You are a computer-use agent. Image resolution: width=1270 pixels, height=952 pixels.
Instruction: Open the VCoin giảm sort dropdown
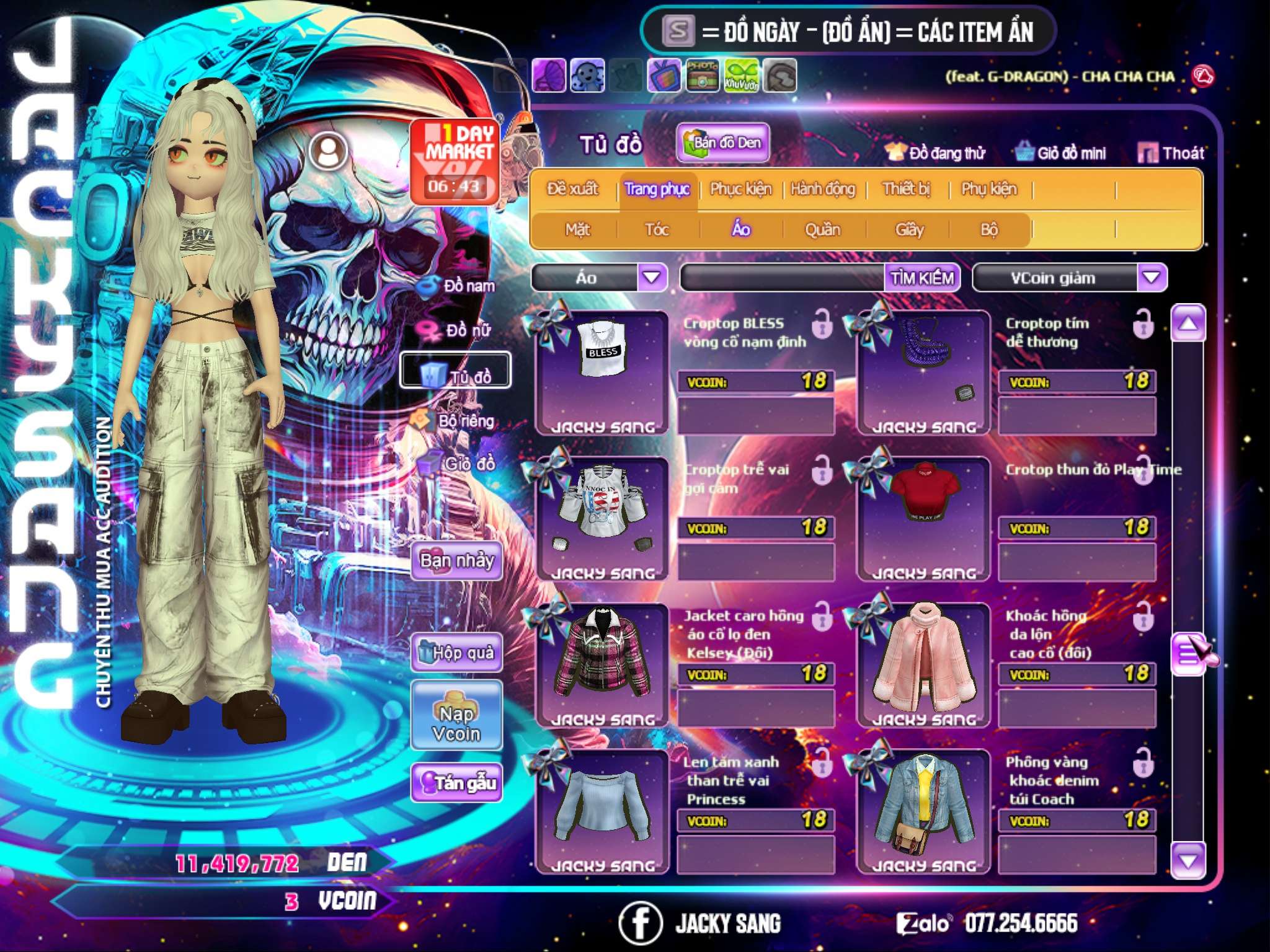[1152, 277]
